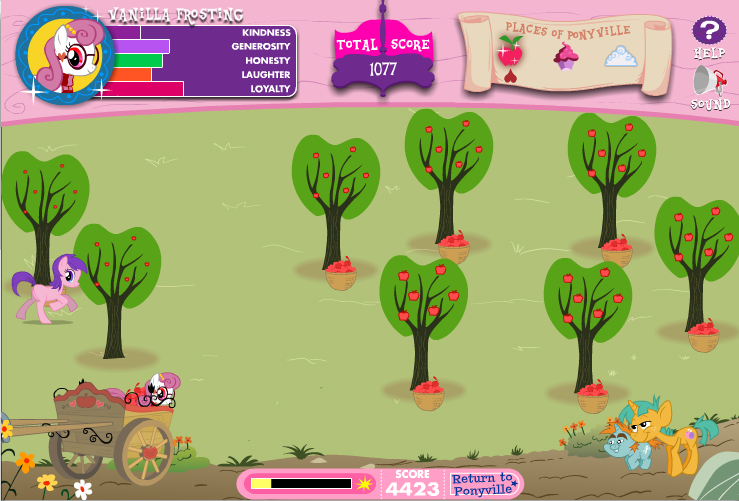739x501 pixels.
Task: Open the Help button
Action: coord(709,32)
